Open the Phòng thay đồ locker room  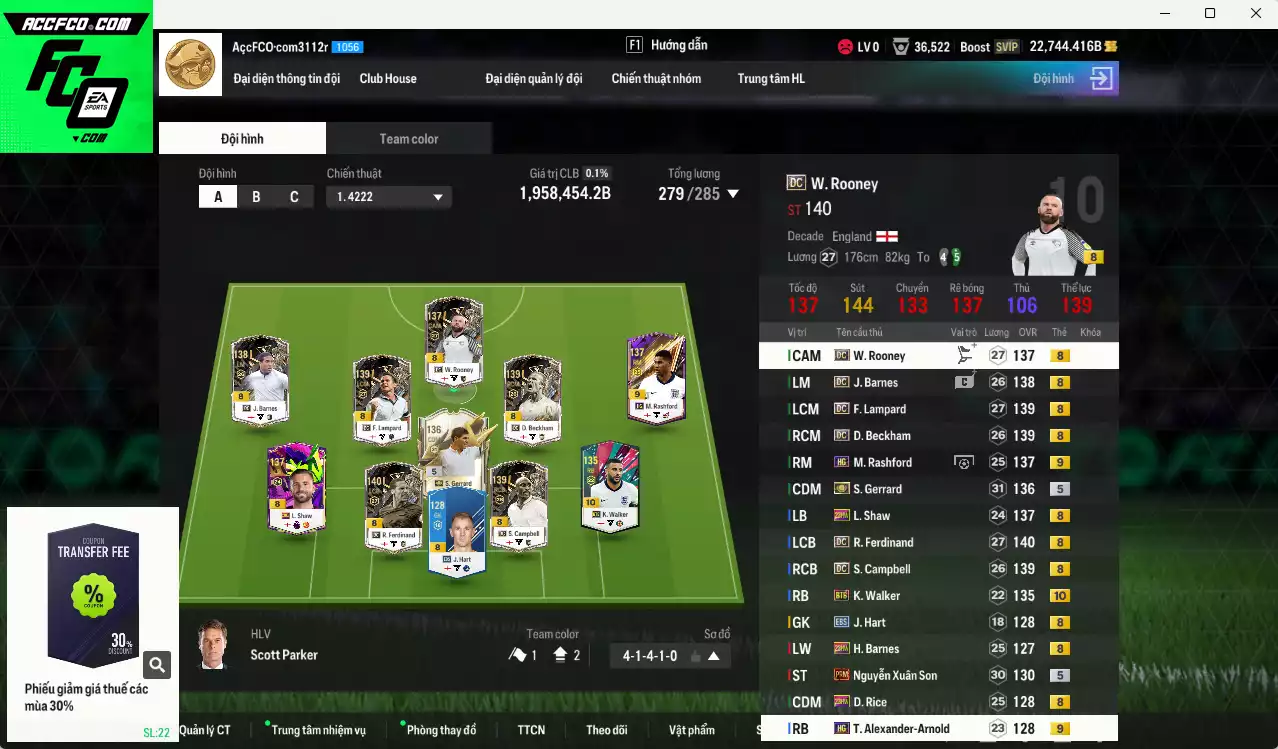(441, 730)
